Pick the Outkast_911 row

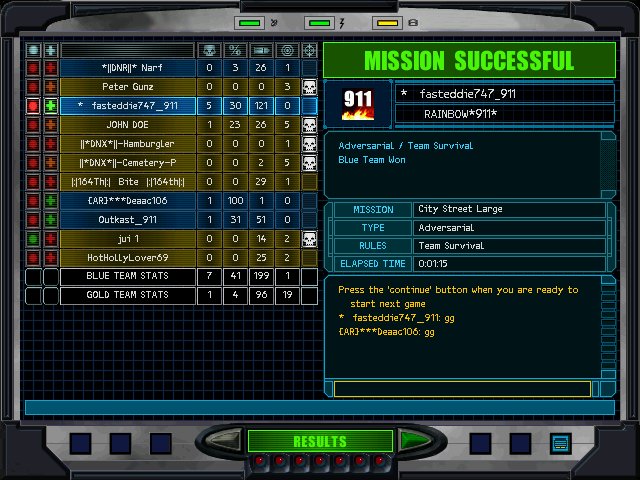[x=127, y=219]
